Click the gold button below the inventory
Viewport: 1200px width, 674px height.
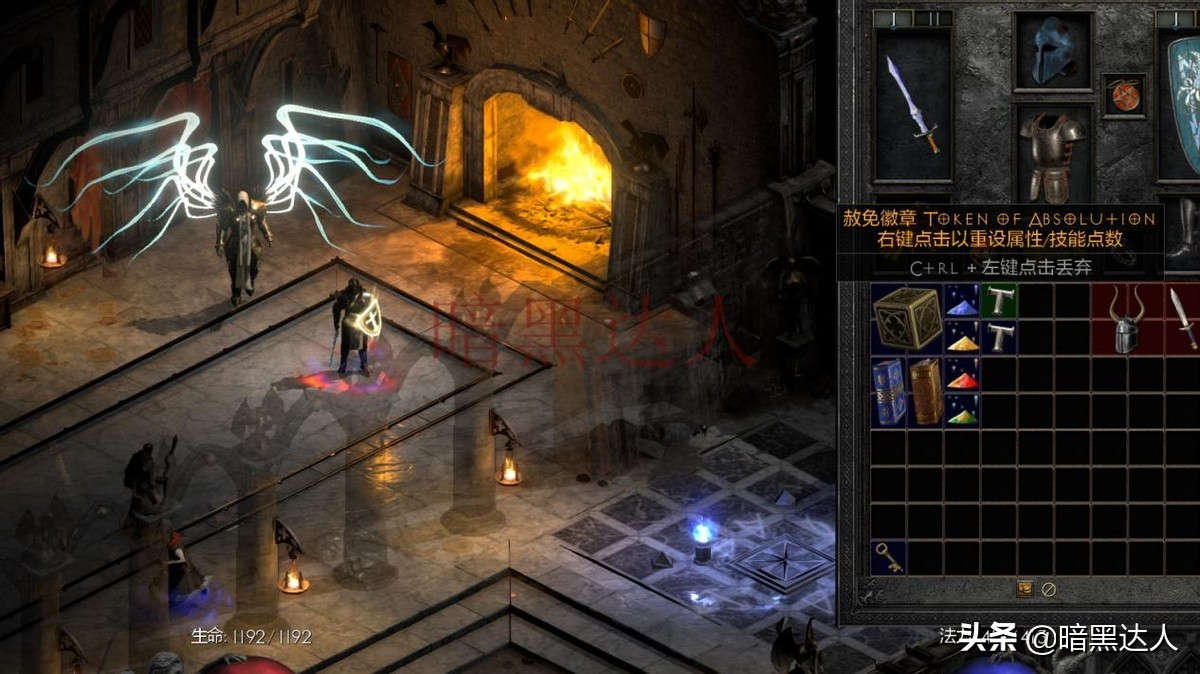pyautogui.click(x=1025, y=589)
